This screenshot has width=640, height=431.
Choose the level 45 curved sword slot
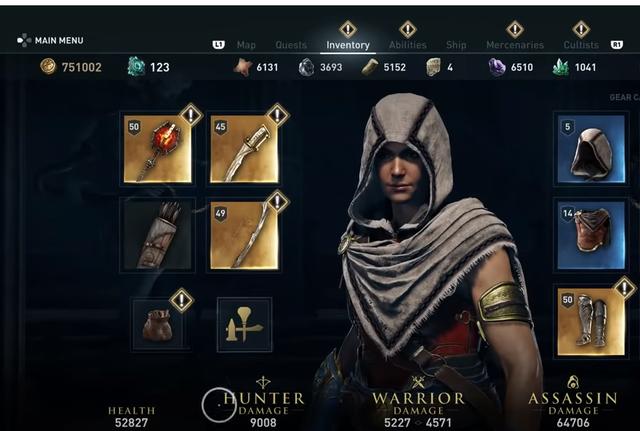coord(244,150)
